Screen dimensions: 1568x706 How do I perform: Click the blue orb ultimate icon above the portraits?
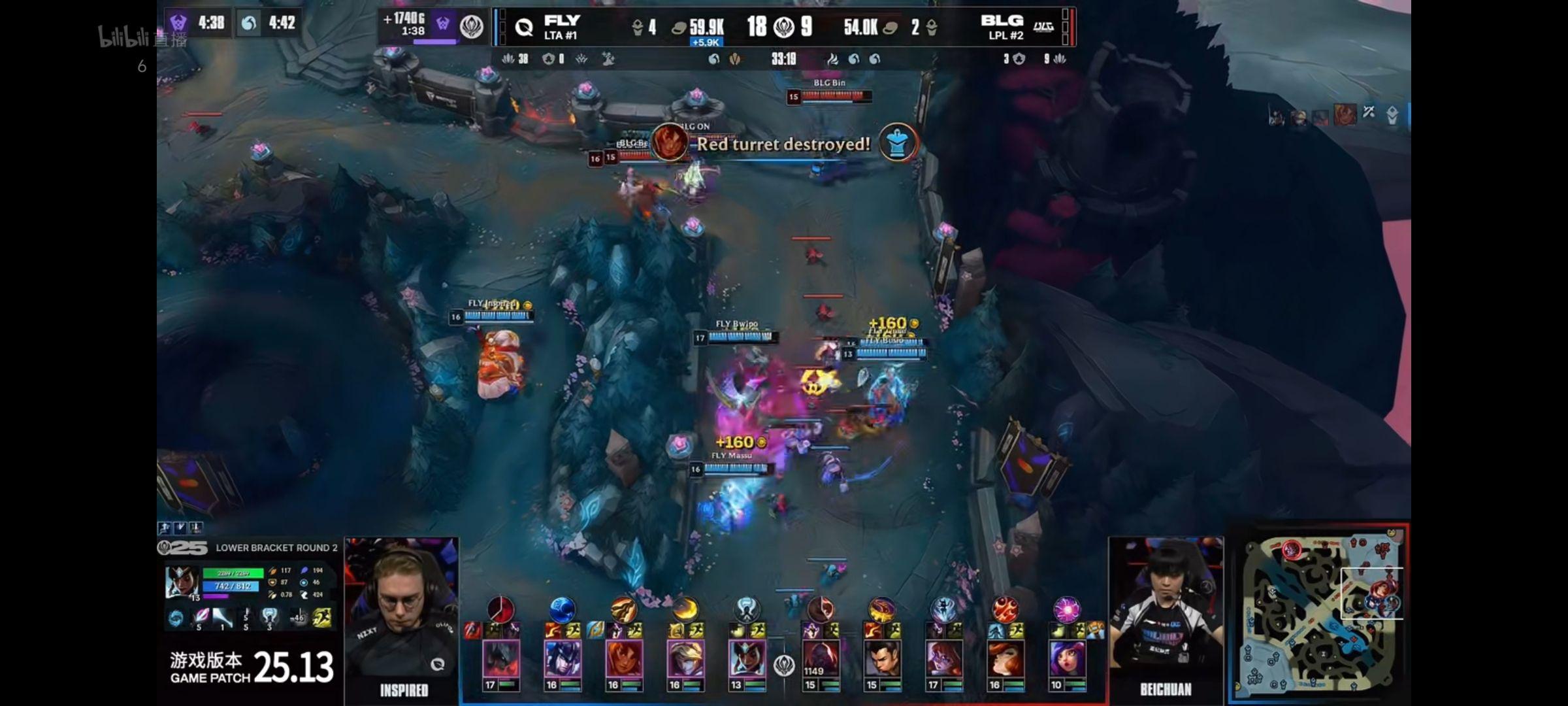[x=562, y=609]
